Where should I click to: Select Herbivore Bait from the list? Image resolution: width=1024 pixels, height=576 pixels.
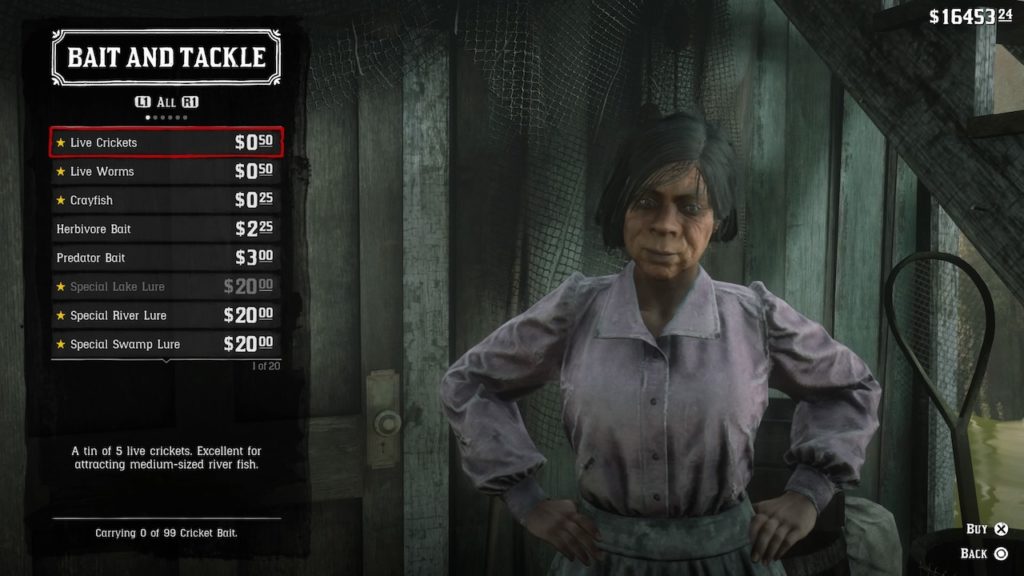166,229
